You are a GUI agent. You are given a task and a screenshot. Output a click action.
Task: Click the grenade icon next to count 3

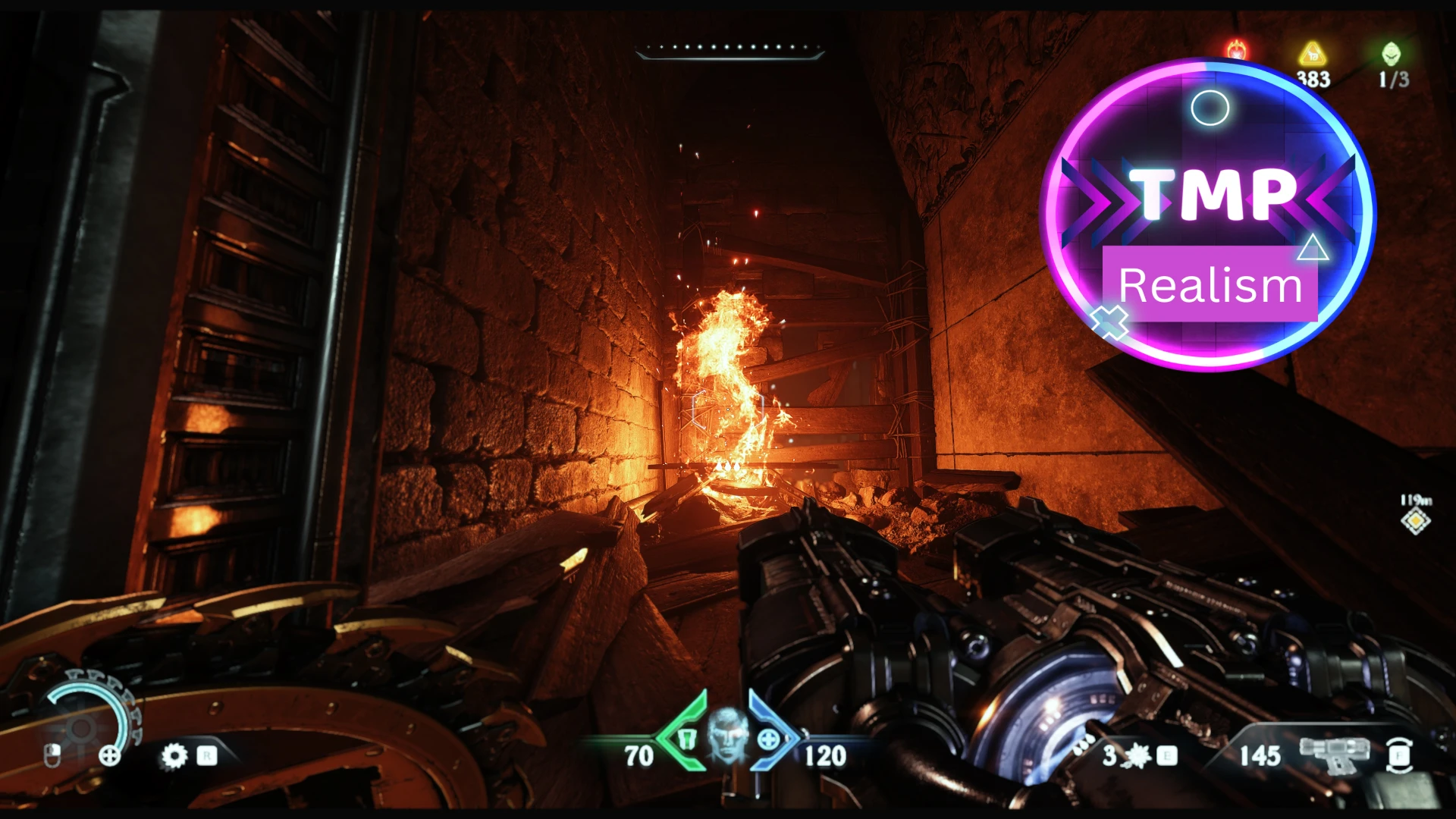click(x=1136, y=755)
